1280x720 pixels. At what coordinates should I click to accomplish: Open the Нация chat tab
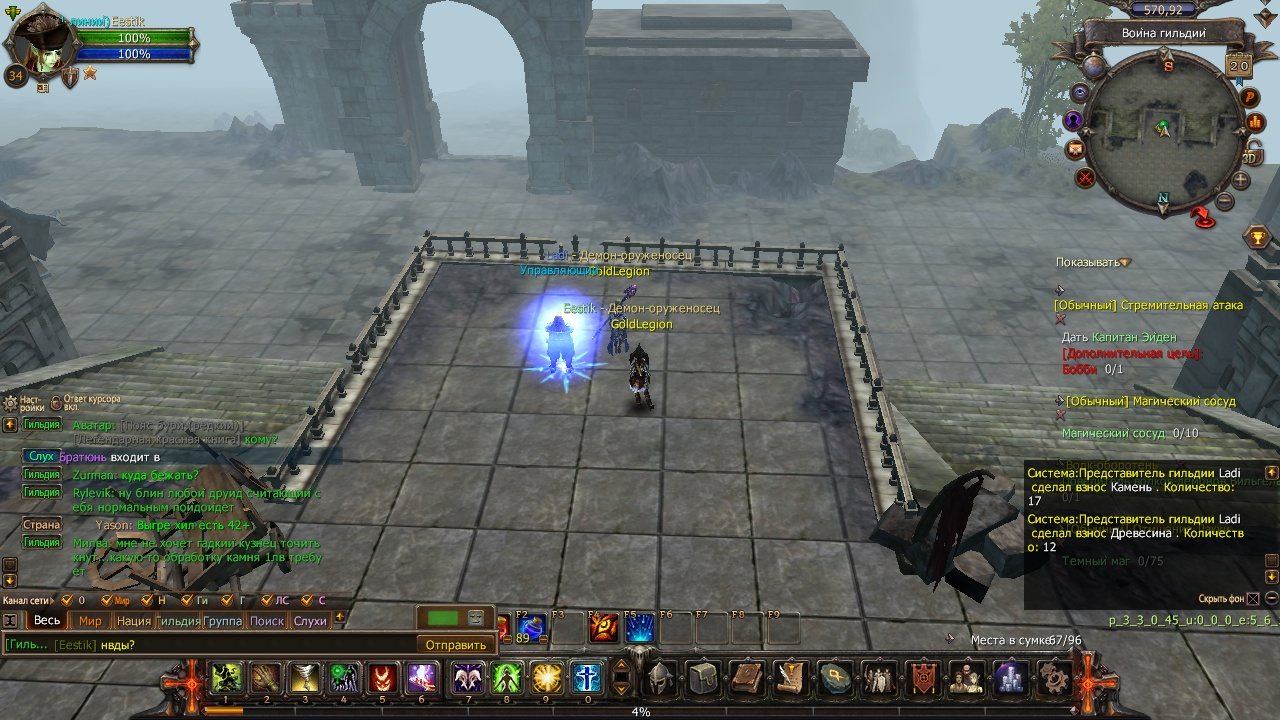tap(133, 621)
